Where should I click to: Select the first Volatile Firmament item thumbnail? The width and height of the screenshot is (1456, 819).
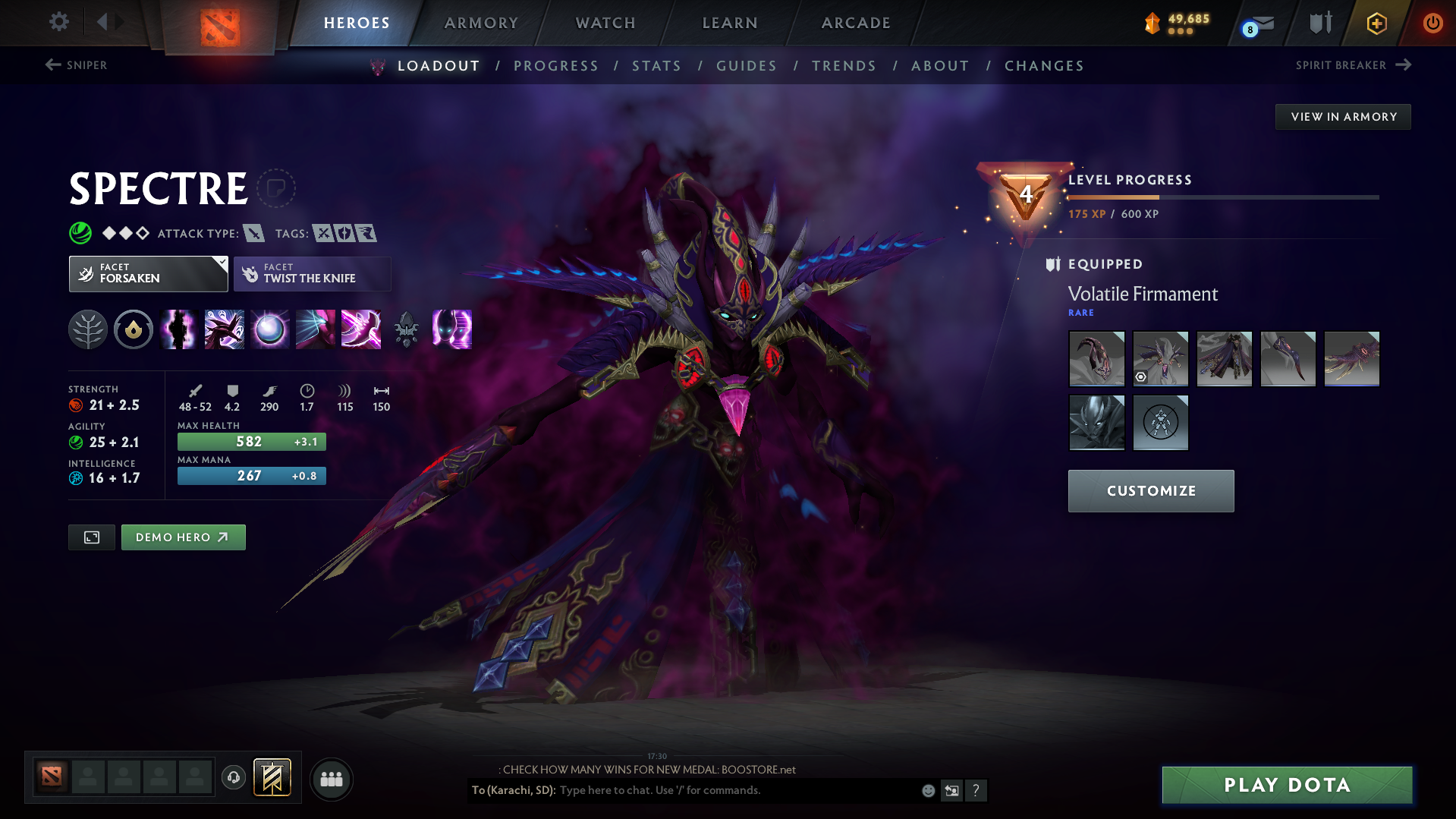coord(1096,358)
